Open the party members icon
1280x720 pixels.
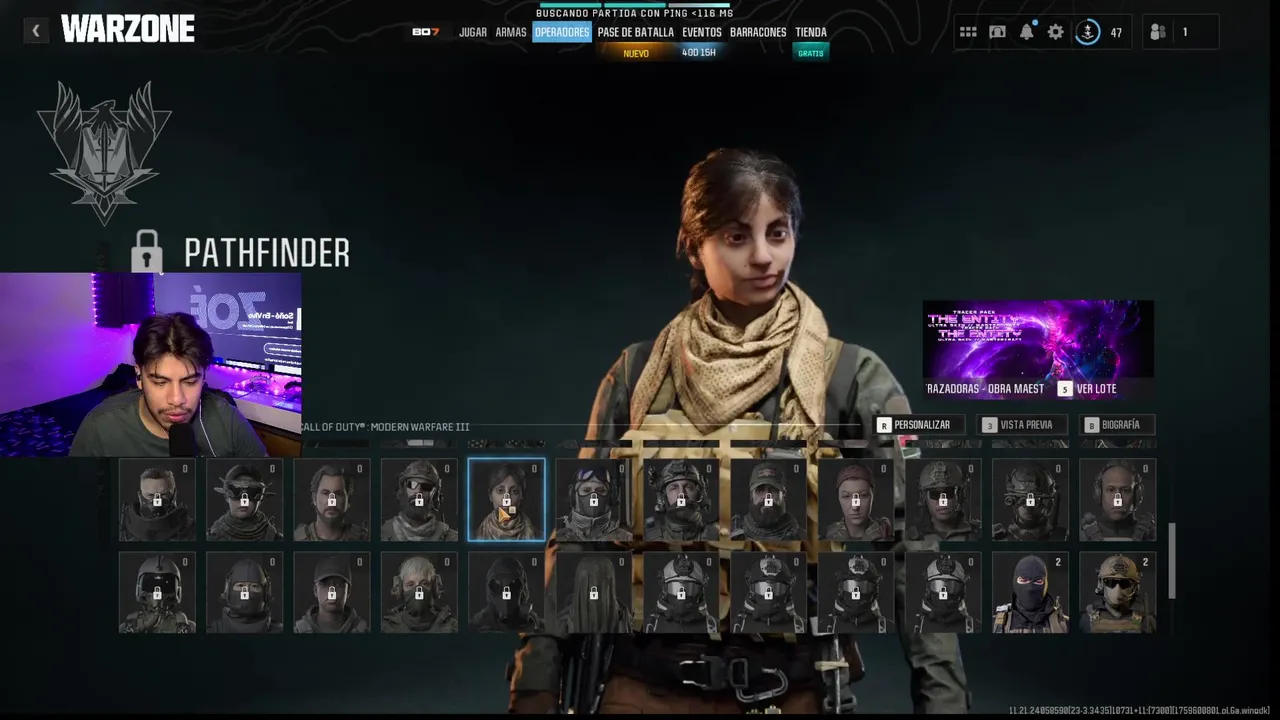click(x=1158, y=32)
